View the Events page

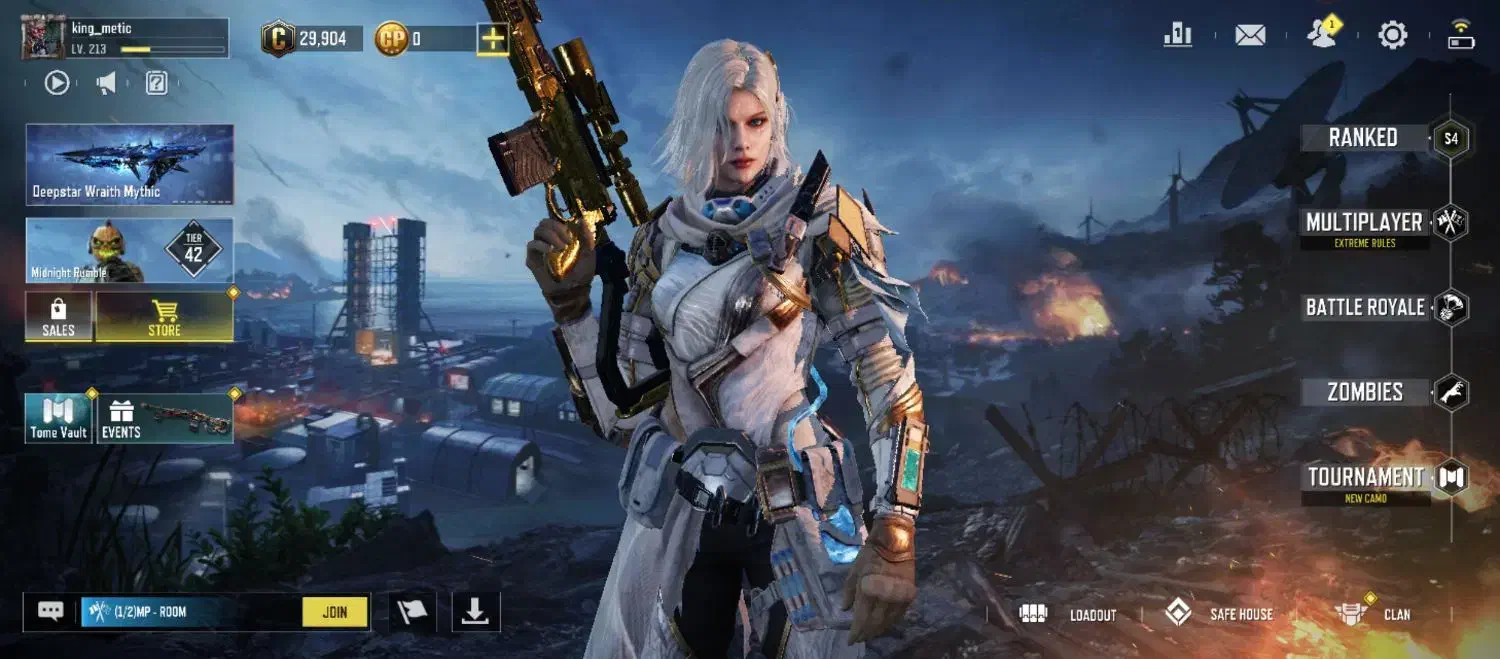pyautogui.click(x=165, y=418)
